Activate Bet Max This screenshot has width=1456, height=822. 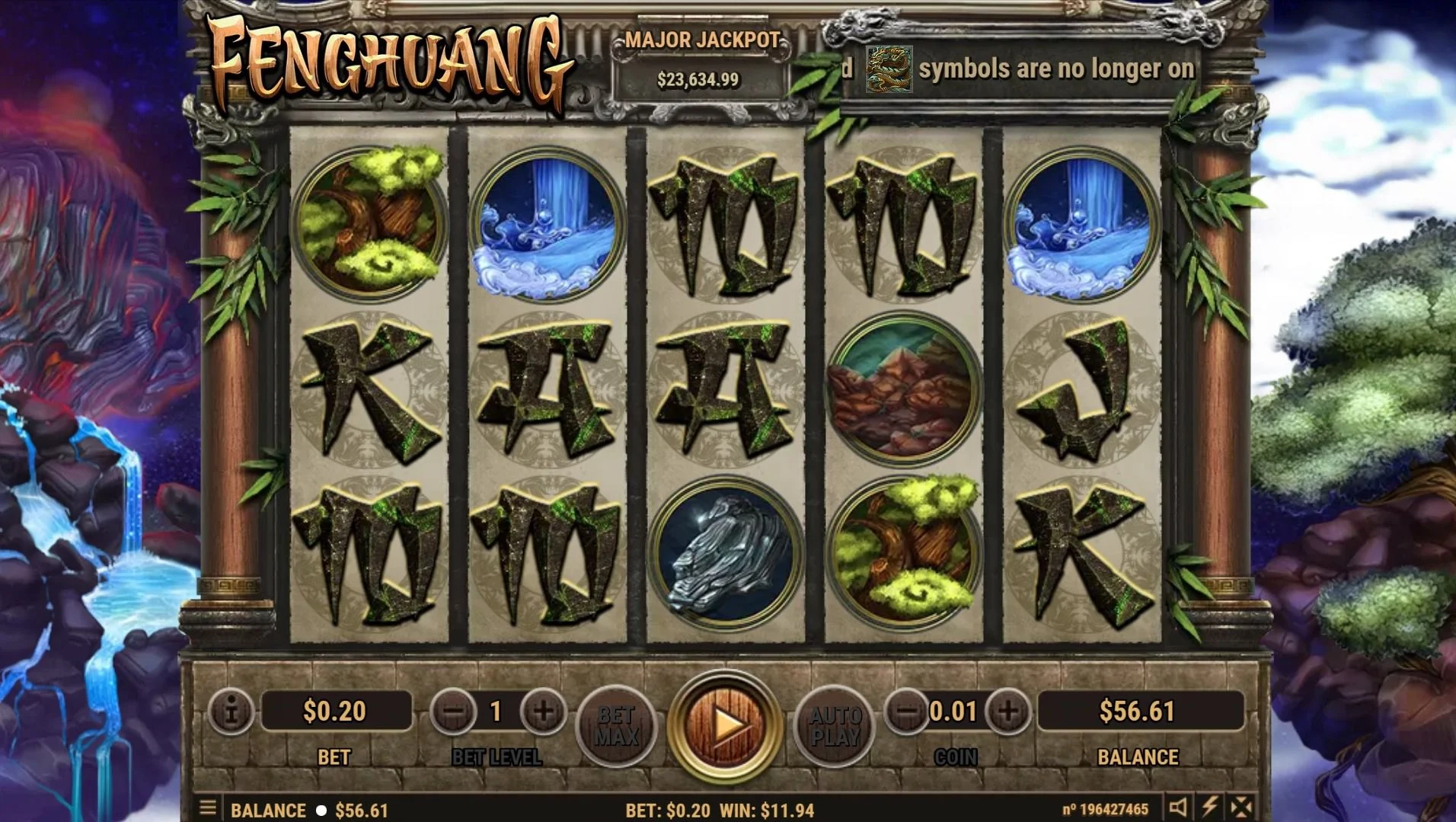coord(616,725)
